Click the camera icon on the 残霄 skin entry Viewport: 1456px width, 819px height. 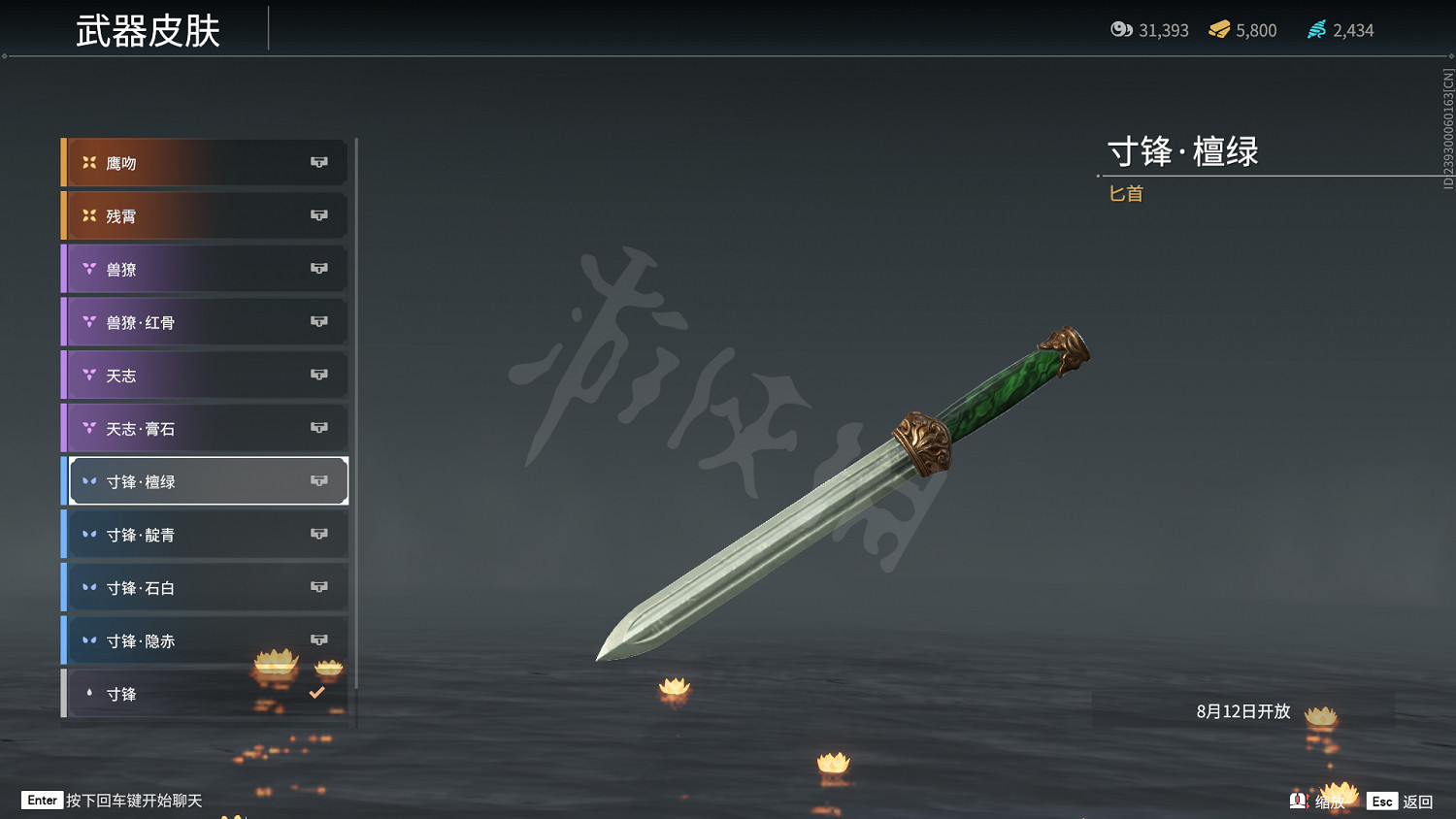pos(319,215)
